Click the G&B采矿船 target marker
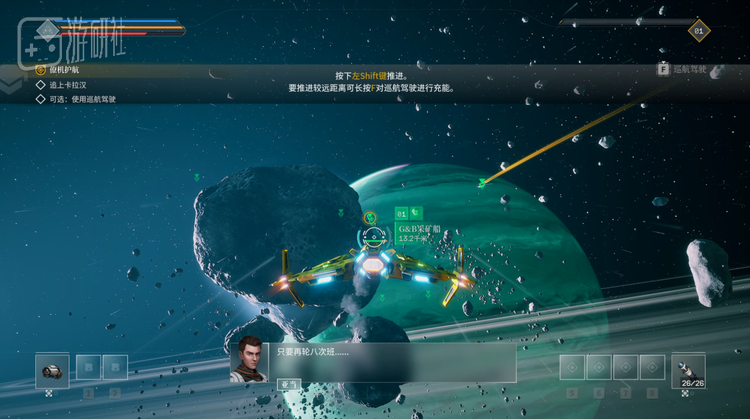750x419 pixels. (x=373, y=237)
